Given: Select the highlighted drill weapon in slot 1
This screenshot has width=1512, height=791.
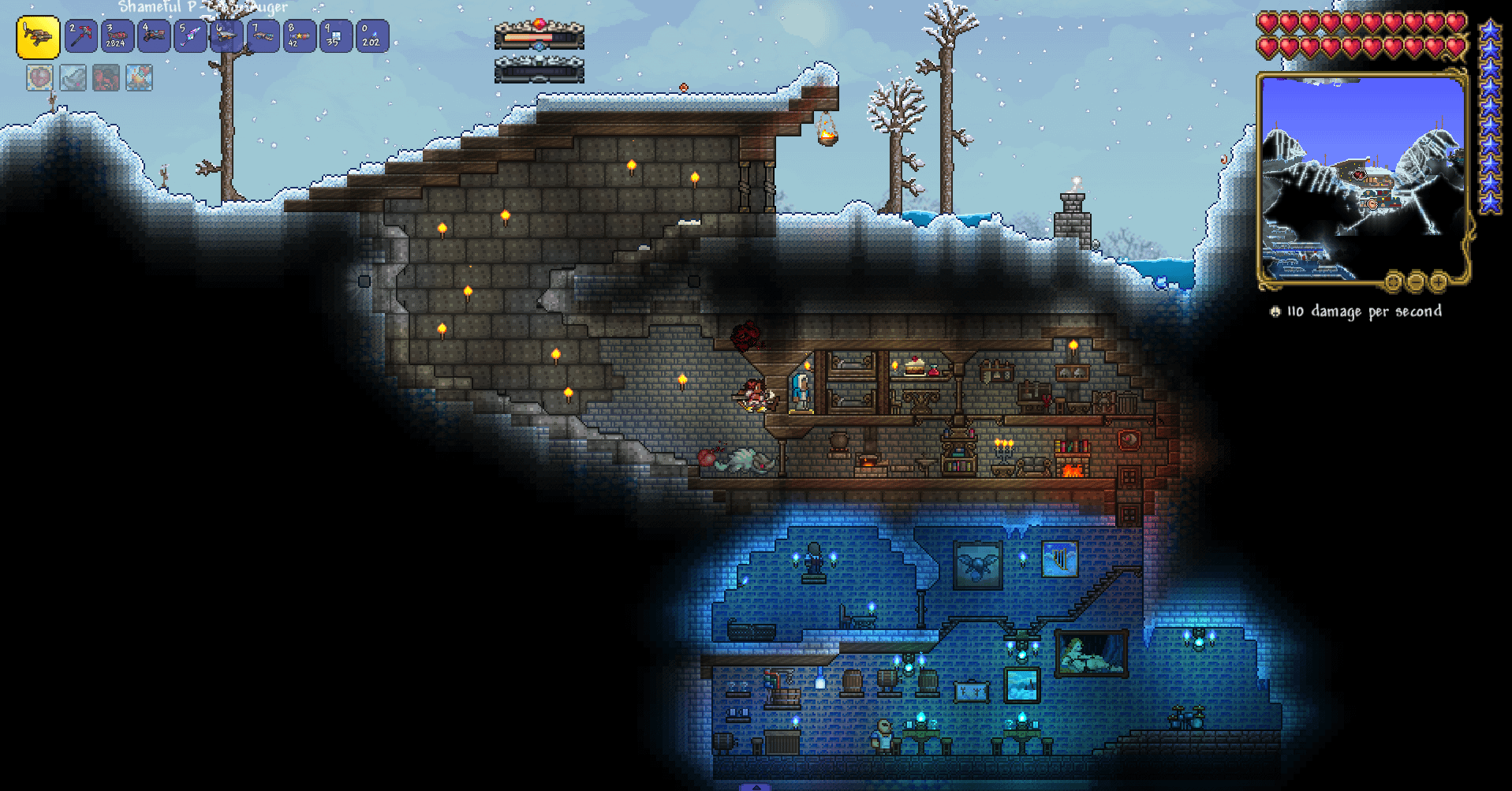Looking at the screenshot, I should pos(38,37).
